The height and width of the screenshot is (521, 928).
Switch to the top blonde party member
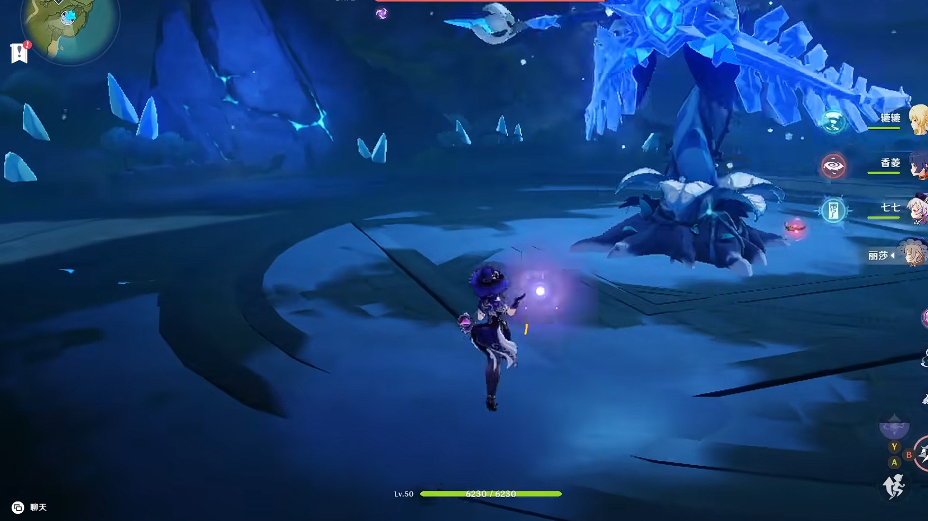click(916, 119)
